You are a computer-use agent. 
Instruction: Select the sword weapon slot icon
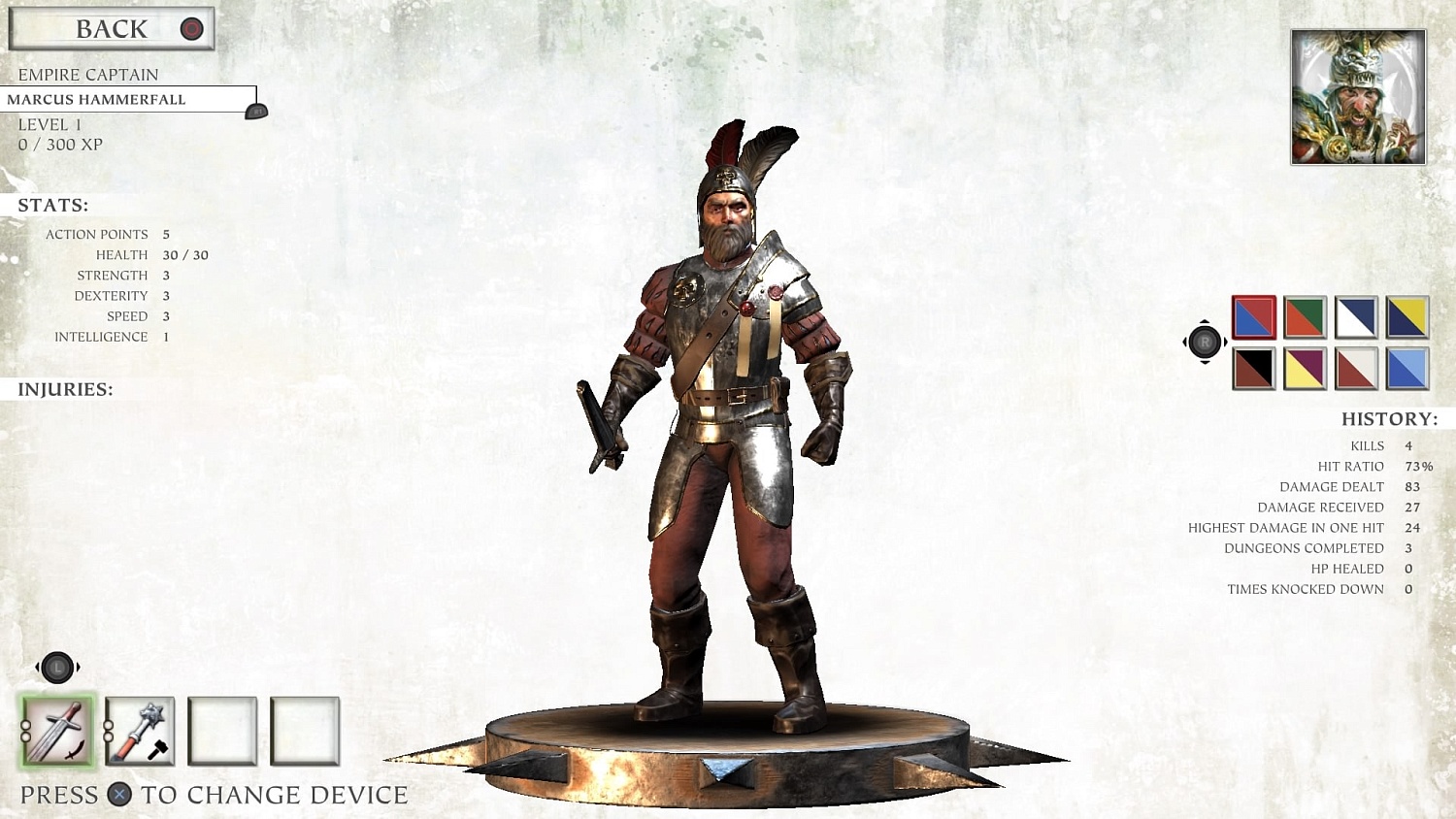click(x=56, y=733)
